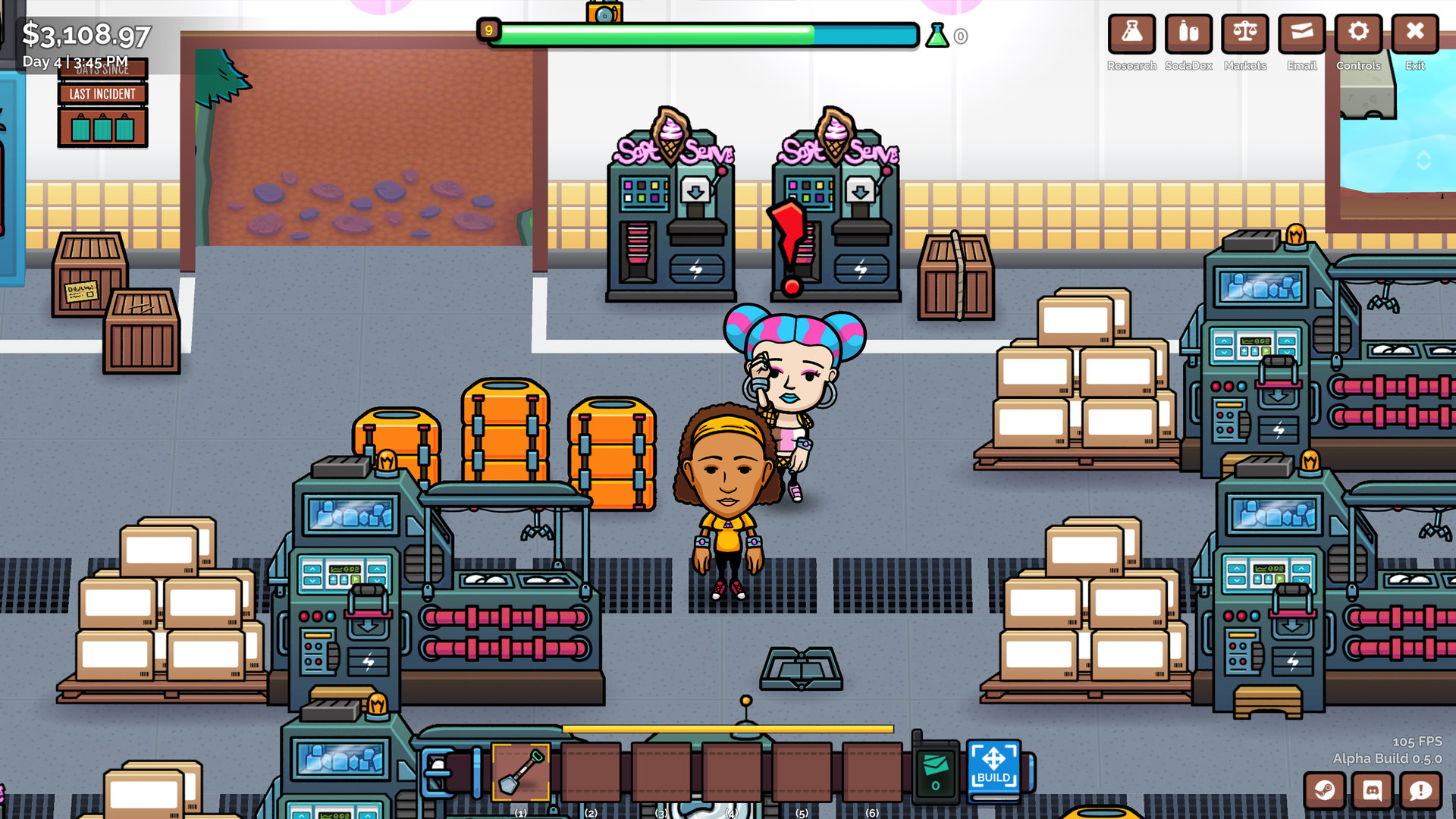The height and width of the screenshot is (819, 1456).
Task: Click the Exit button
Action: [1415, 33]
